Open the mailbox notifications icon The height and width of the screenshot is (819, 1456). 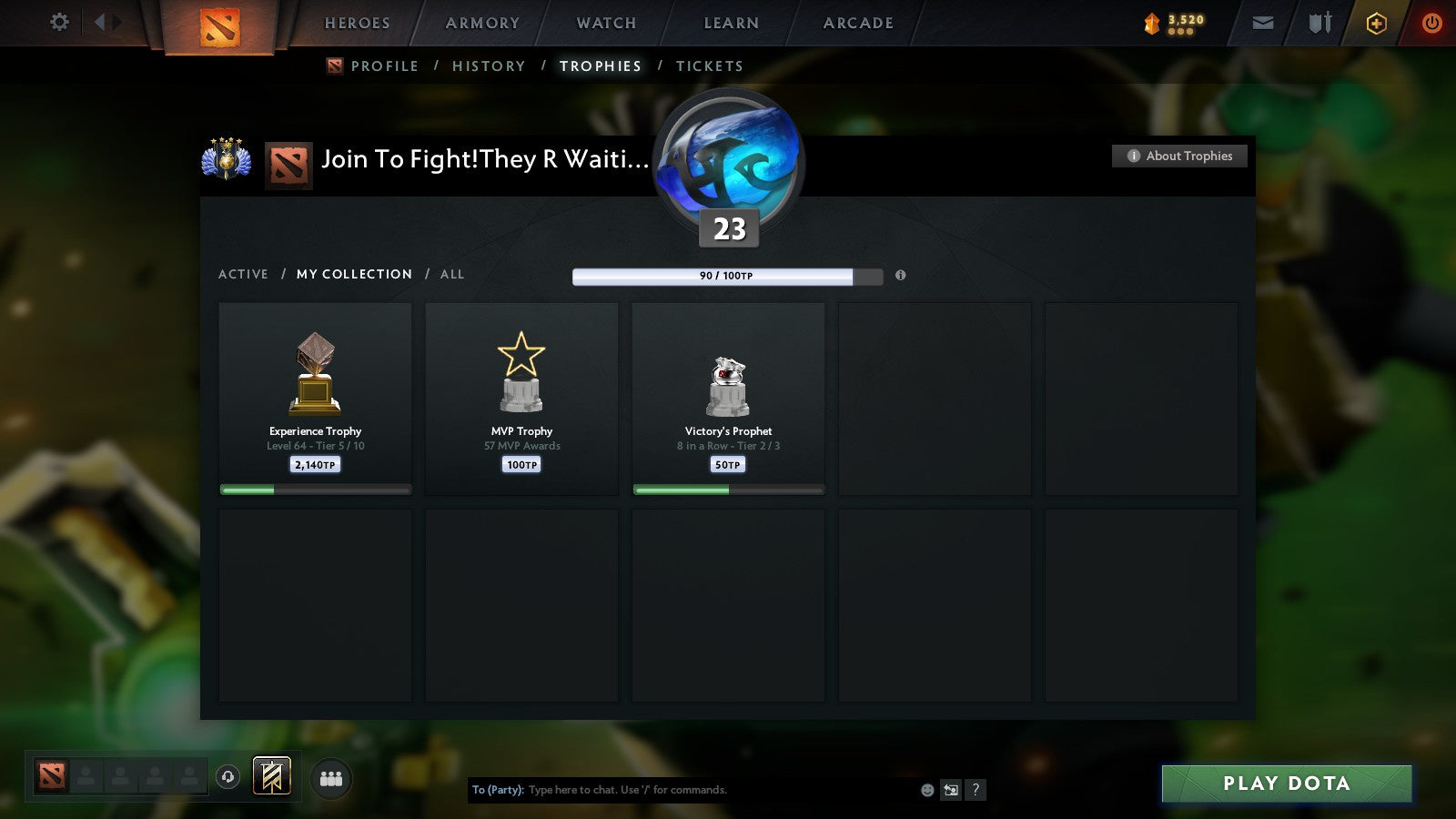click(x=1262, y=23)
